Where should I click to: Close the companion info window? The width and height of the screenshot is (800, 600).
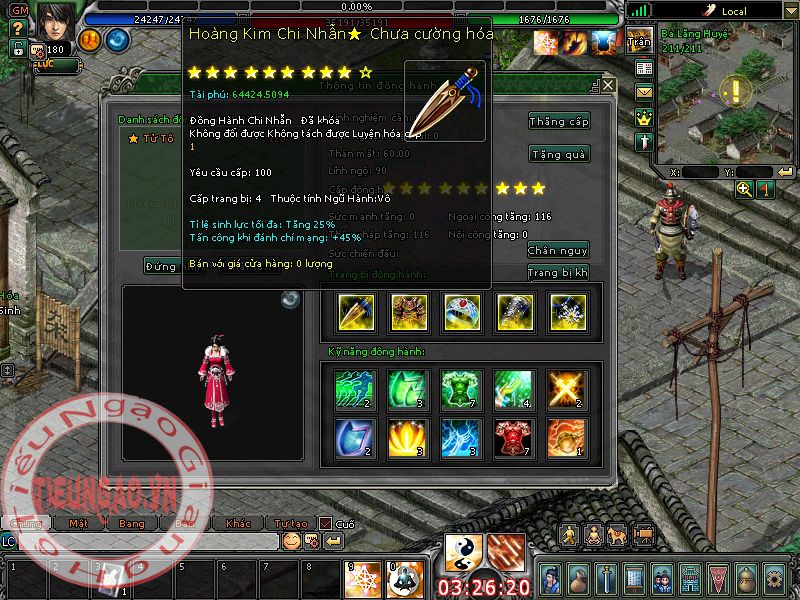click(608, 86)
